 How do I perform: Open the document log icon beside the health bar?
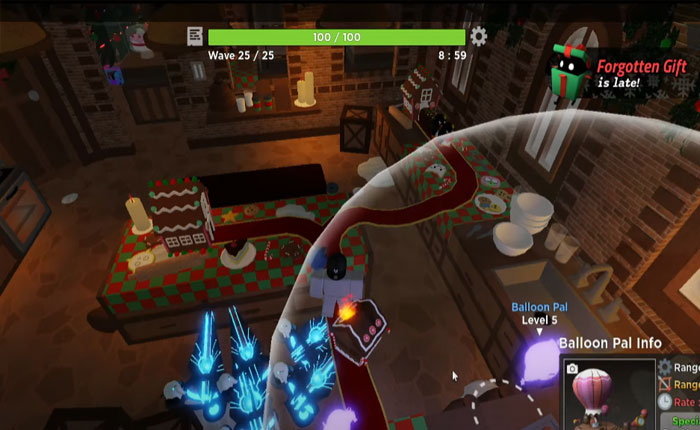[195, 37]
